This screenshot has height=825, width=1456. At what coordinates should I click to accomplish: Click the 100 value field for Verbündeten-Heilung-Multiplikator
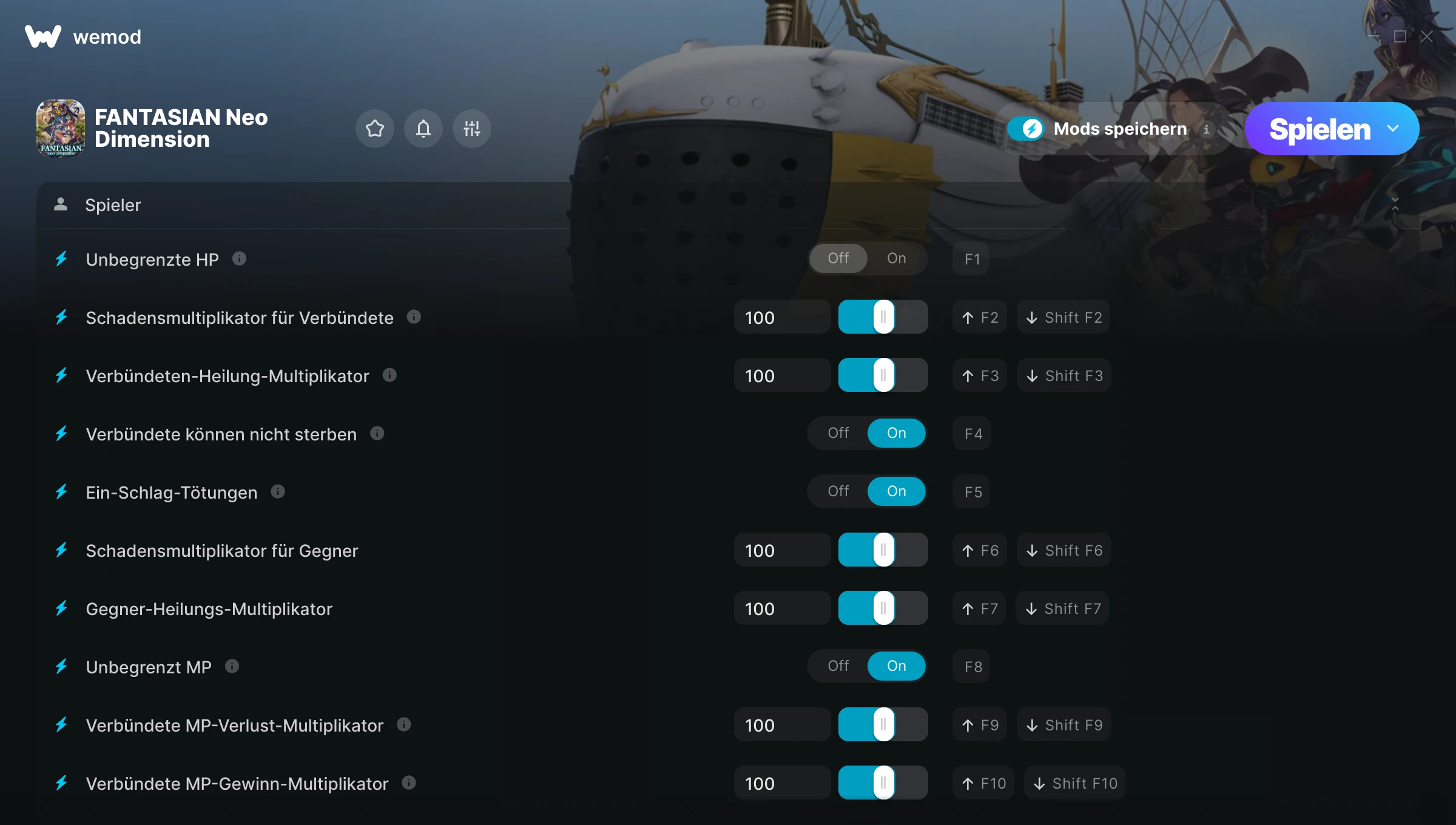point(782,375)
